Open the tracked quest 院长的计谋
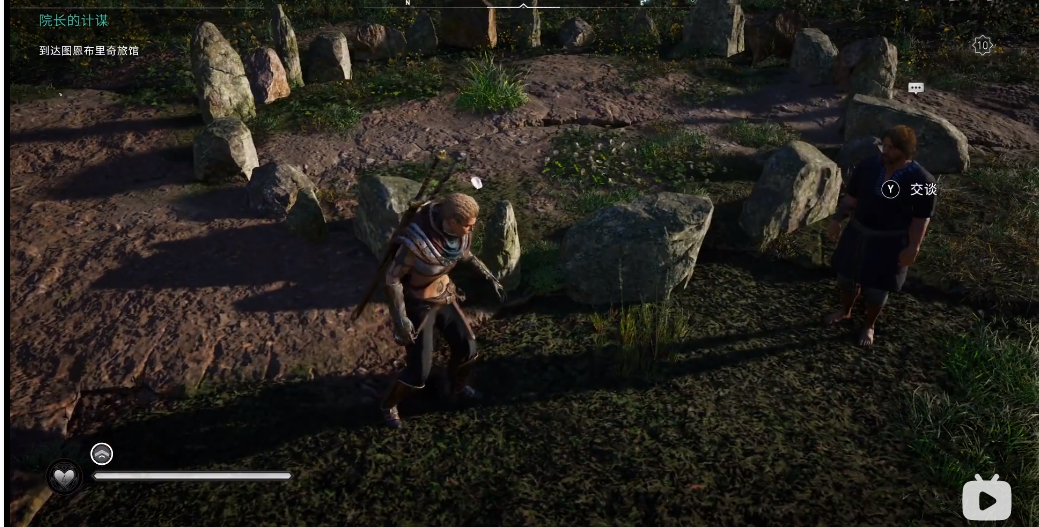 (x=74, y=20)
